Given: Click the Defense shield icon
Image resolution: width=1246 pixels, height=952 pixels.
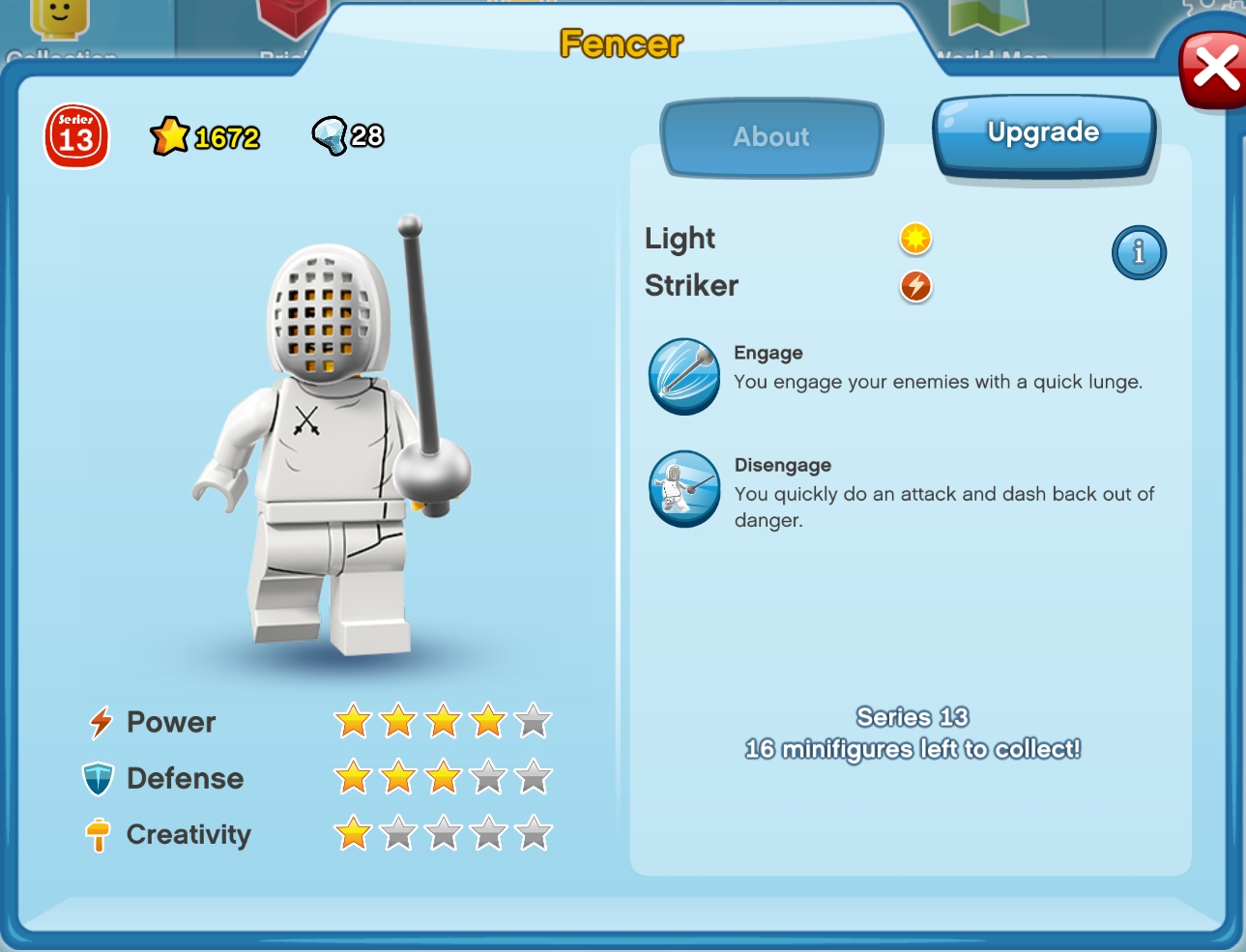Looking at the screenshot, I should 100,778.
